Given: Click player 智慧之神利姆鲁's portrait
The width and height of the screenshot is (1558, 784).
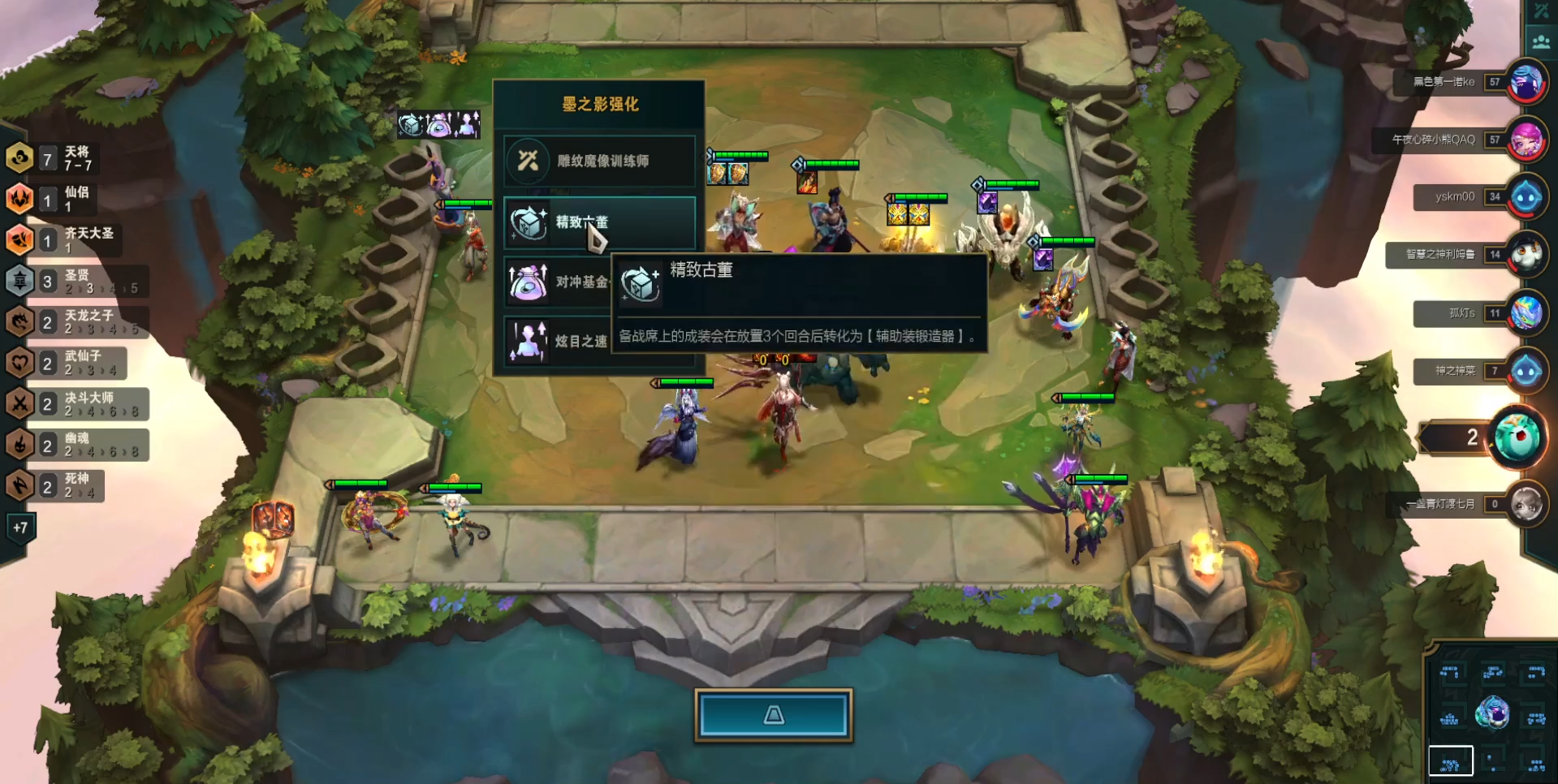Looking at the screenshot, I should pos(1526,255).
